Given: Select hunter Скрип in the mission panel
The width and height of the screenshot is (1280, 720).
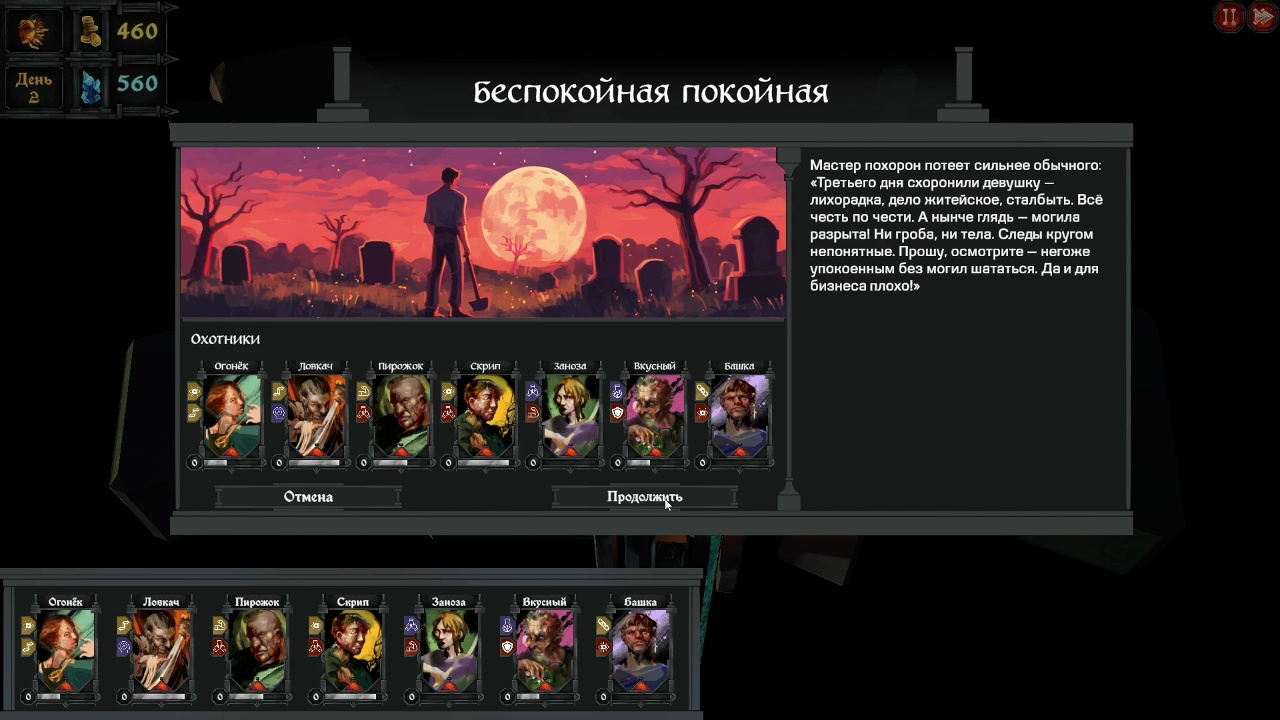Looking at the screenshot, I should click(x=485, y=416).
